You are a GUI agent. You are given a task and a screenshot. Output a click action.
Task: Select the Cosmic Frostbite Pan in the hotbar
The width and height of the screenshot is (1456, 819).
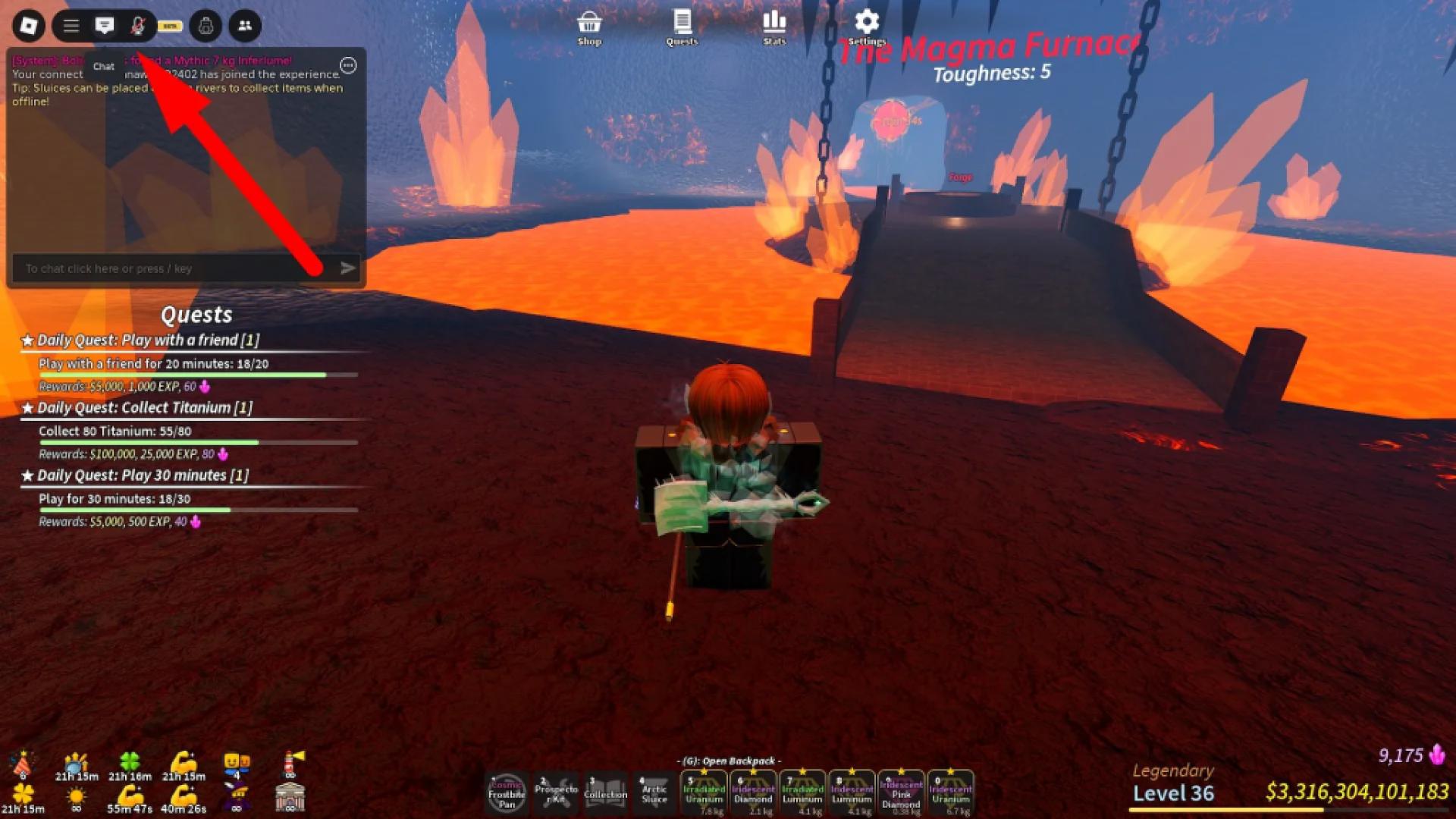[x=507, y=792]
